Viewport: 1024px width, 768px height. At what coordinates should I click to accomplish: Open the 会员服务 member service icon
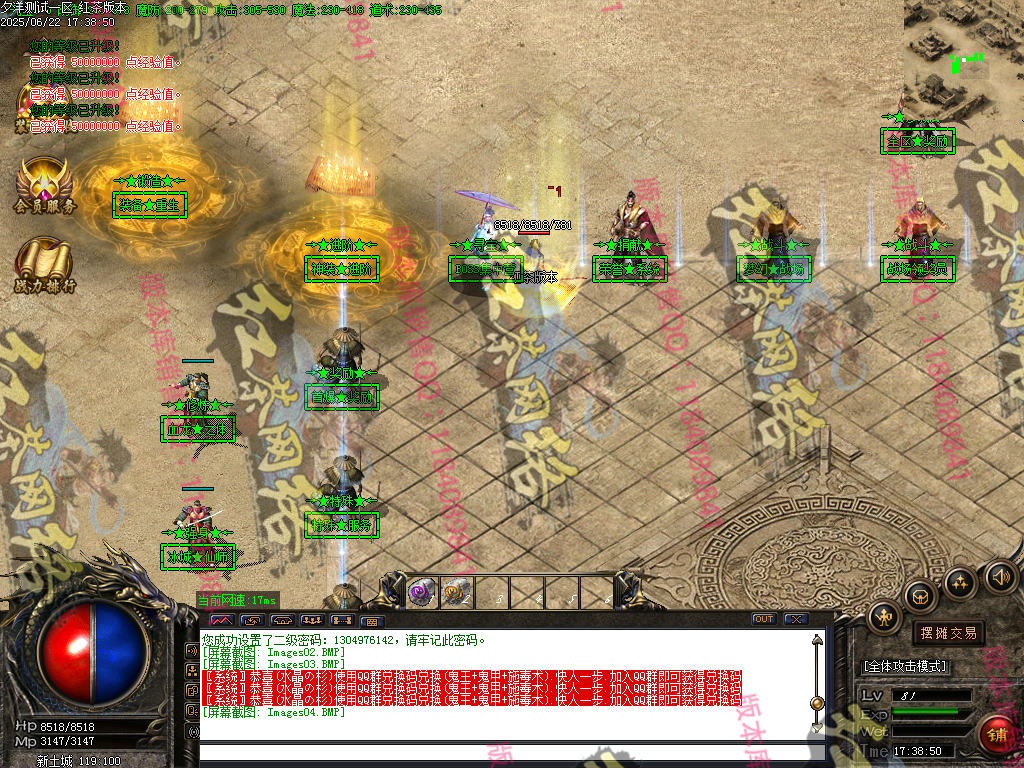pyautogui.click(x=46, y=185)
